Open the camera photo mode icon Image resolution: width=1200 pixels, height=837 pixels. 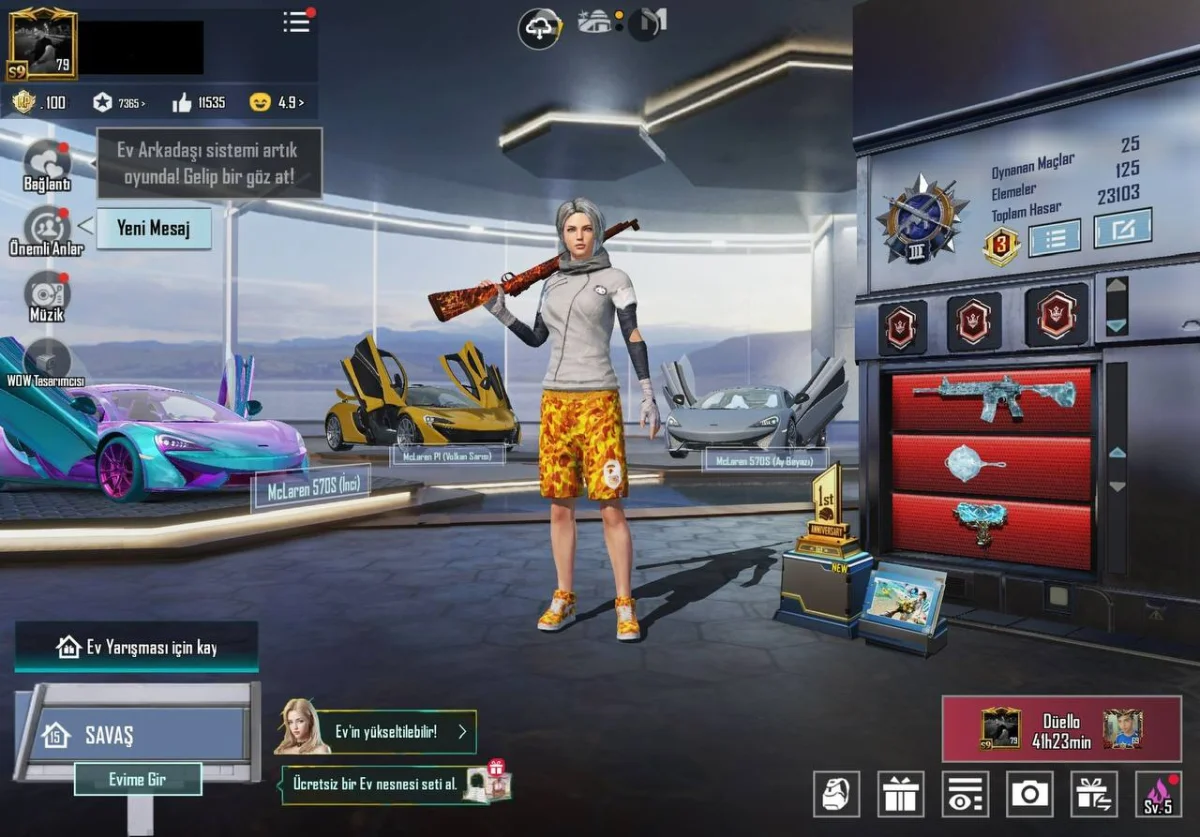click(1030, 794)
